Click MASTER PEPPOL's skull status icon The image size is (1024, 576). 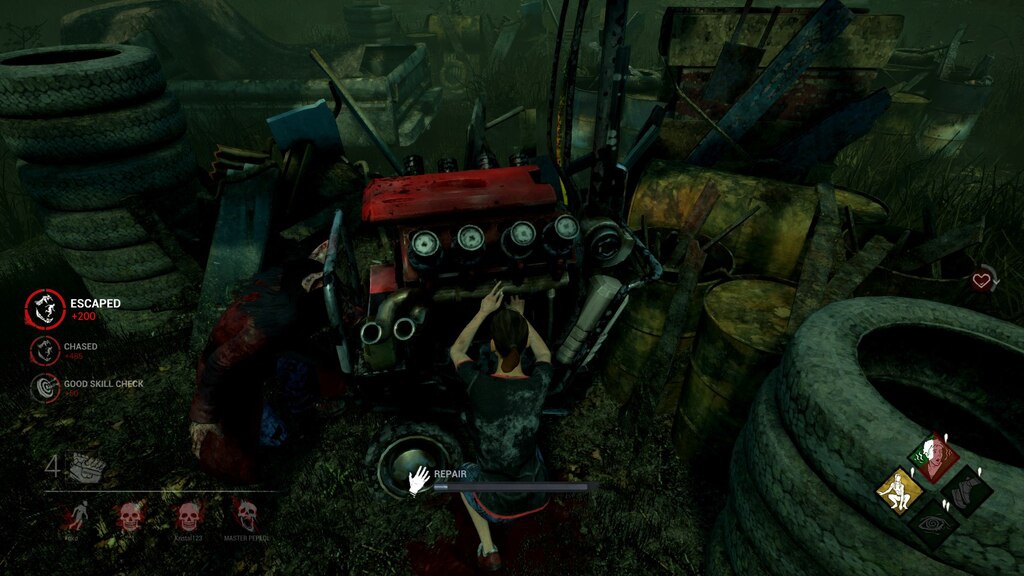pyautogui.click(x=245, y=516)
